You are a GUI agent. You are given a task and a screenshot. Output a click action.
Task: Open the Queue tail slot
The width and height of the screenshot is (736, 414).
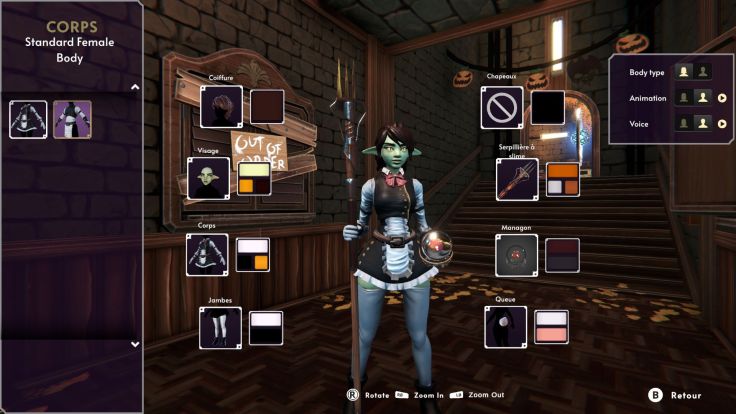click(505, 327)
